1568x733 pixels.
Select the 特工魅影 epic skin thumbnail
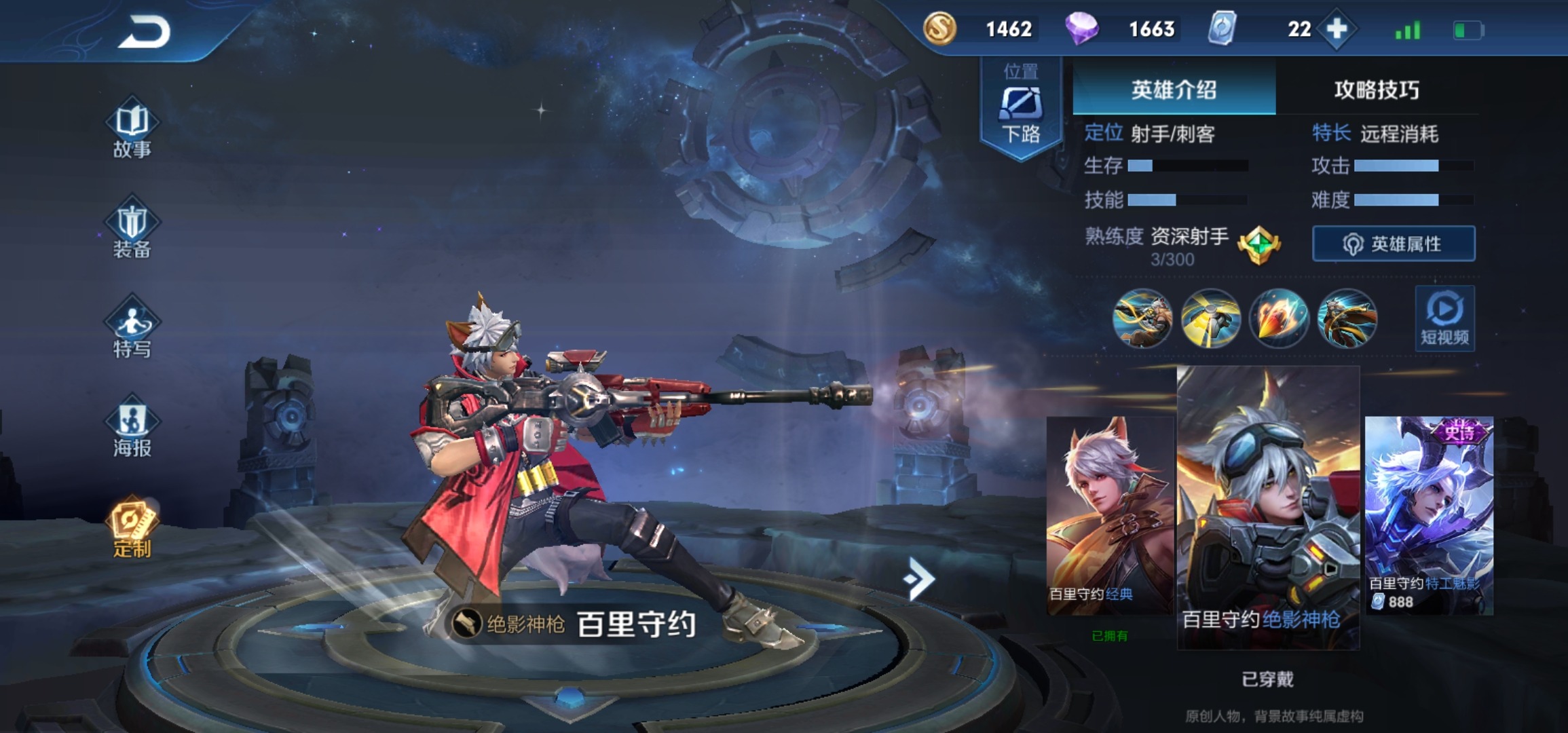click(x=1429, y=516)
